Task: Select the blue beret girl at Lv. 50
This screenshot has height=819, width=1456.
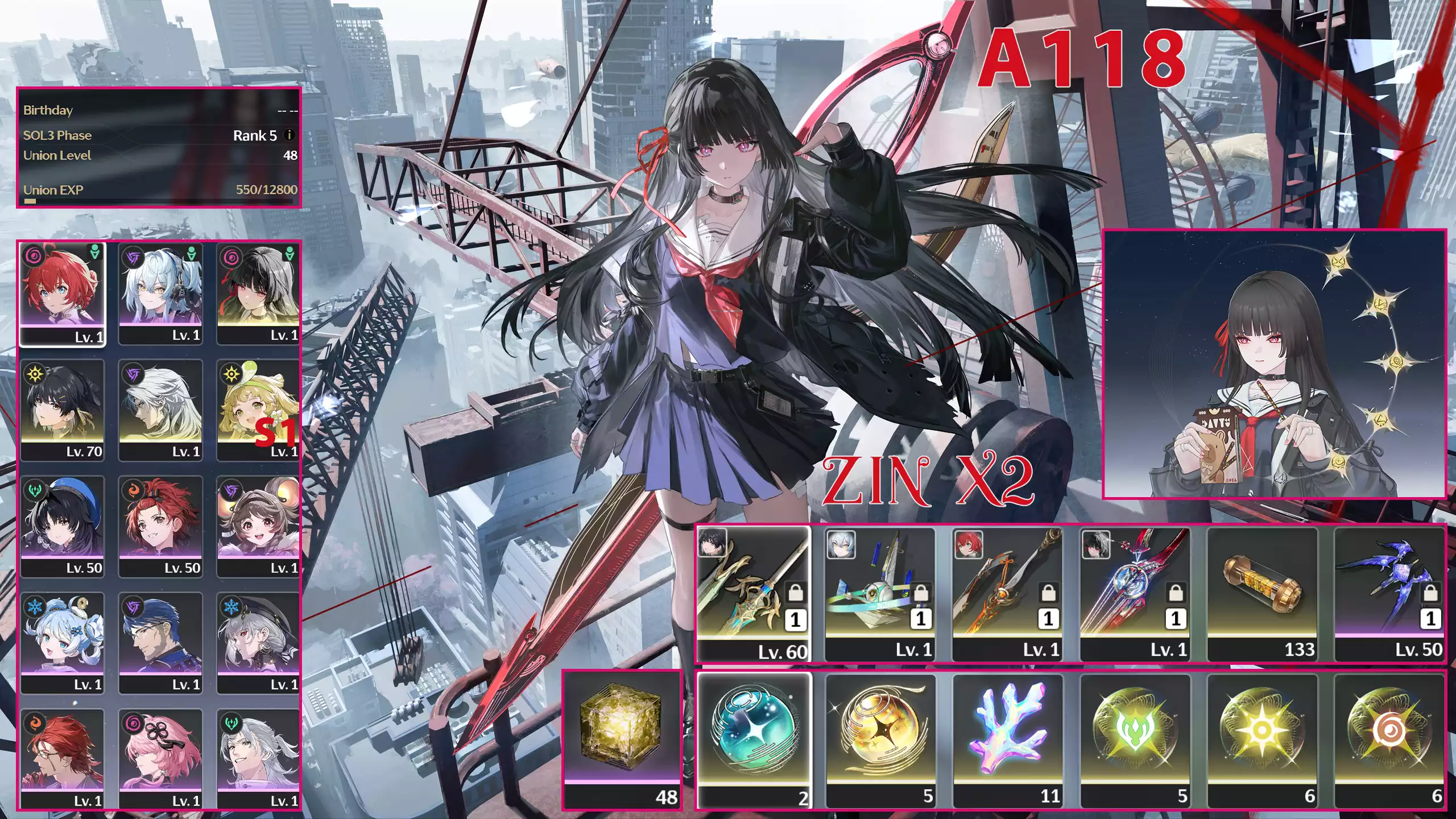Action: 63,526
